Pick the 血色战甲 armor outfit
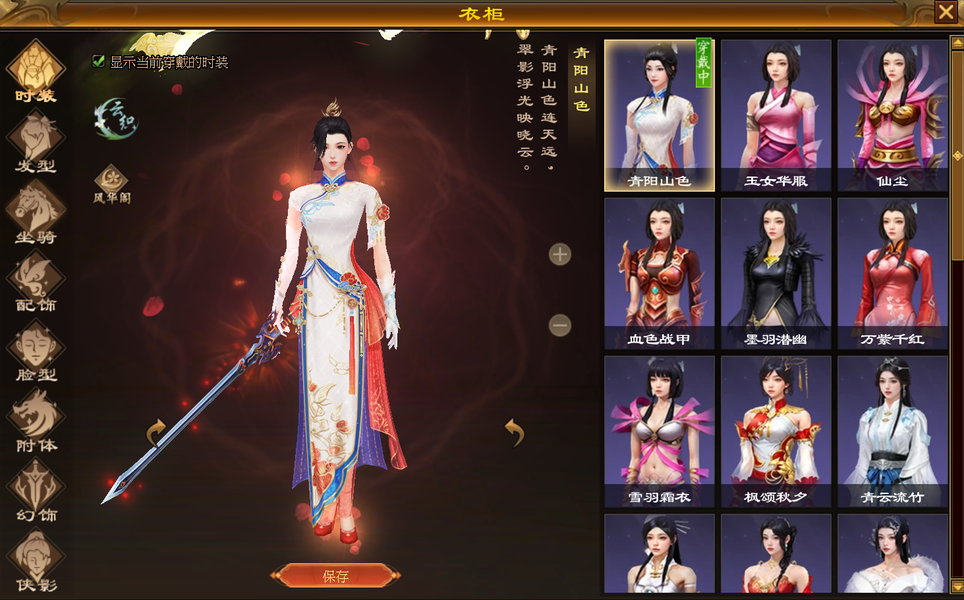 point(659,273)
